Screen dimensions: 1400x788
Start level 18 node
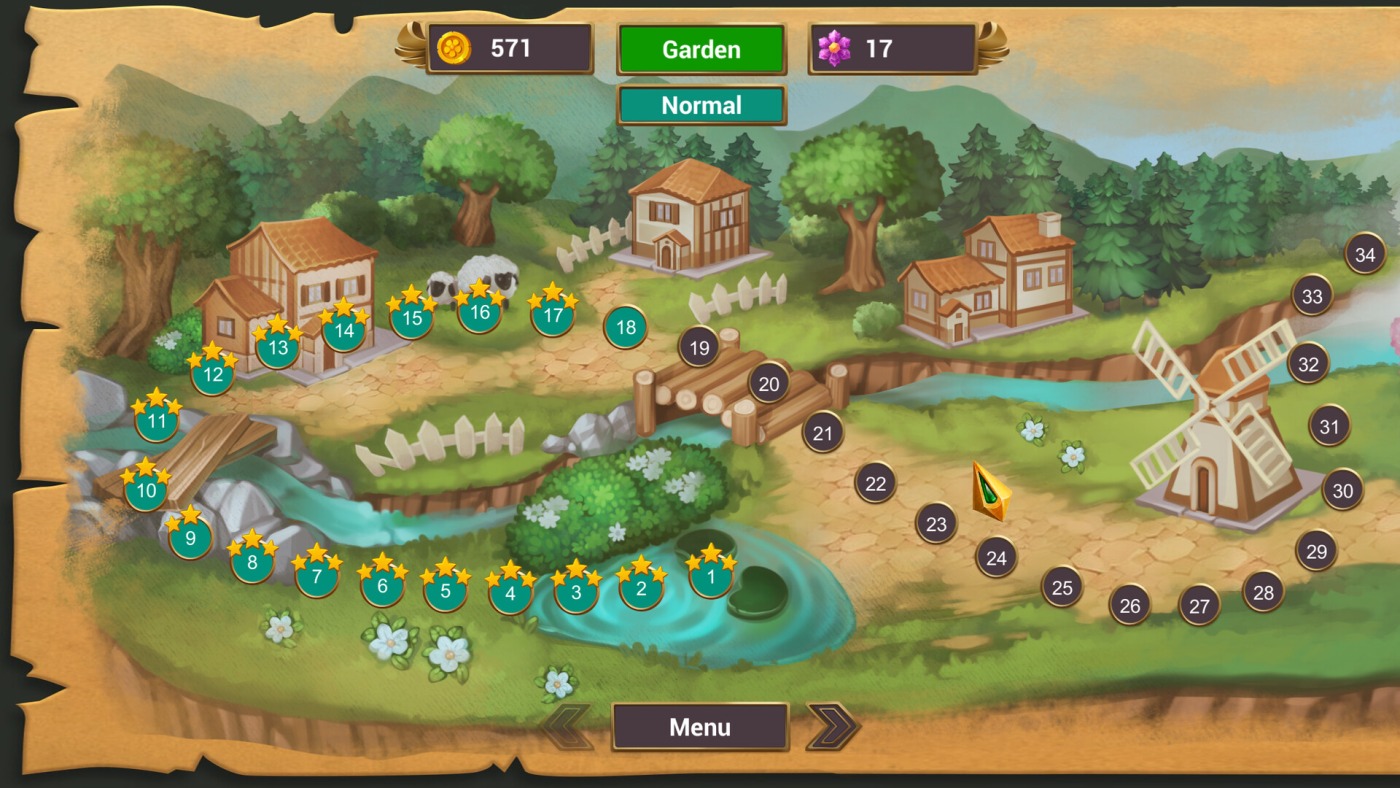point(626,327)
